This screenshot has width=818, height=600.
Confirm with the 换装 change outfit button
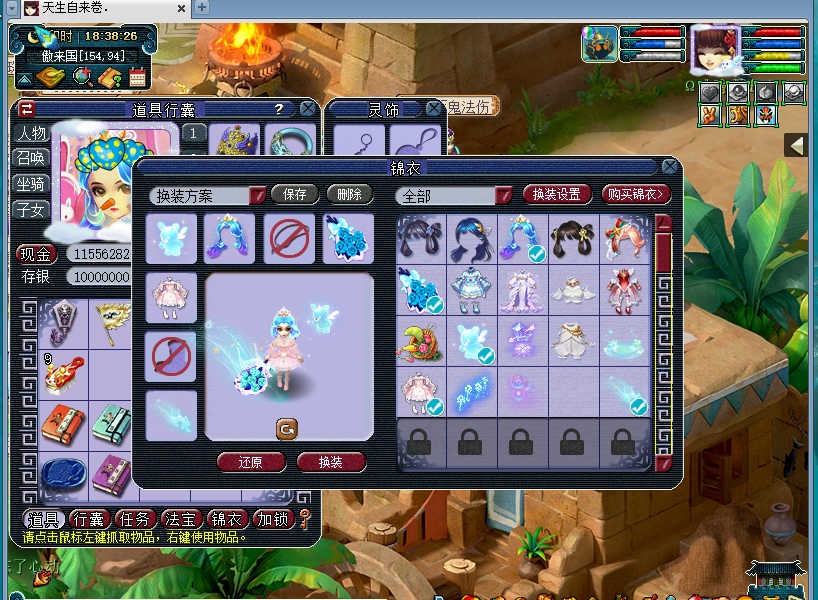coord(331,463)
